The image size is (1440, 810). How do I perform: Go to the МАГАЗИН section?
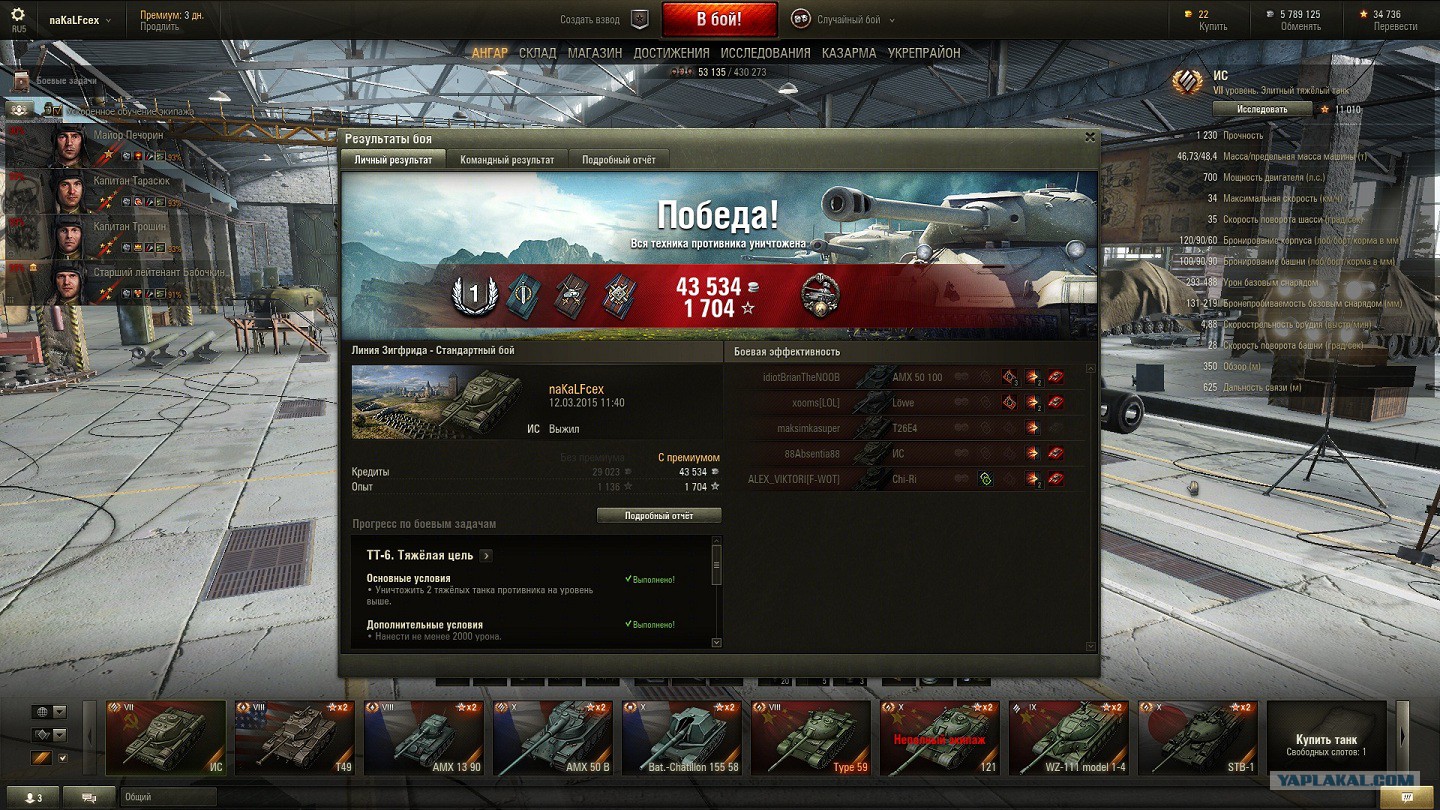[595, 53]
